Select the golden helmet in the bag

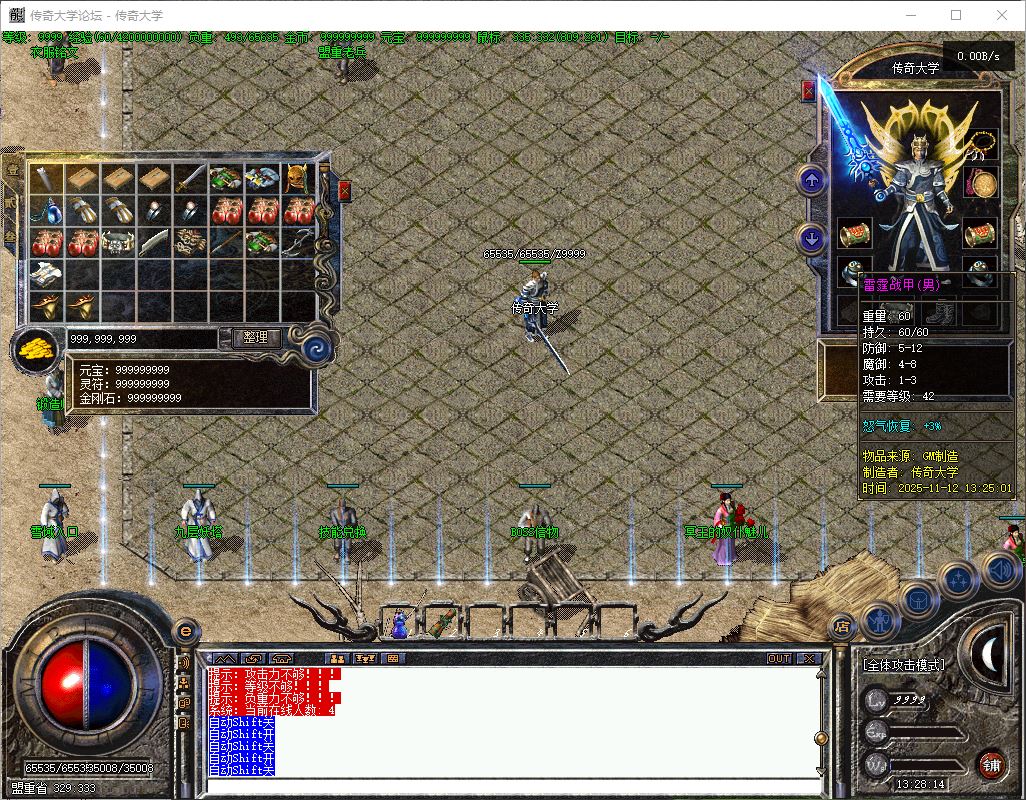point(298,179)
